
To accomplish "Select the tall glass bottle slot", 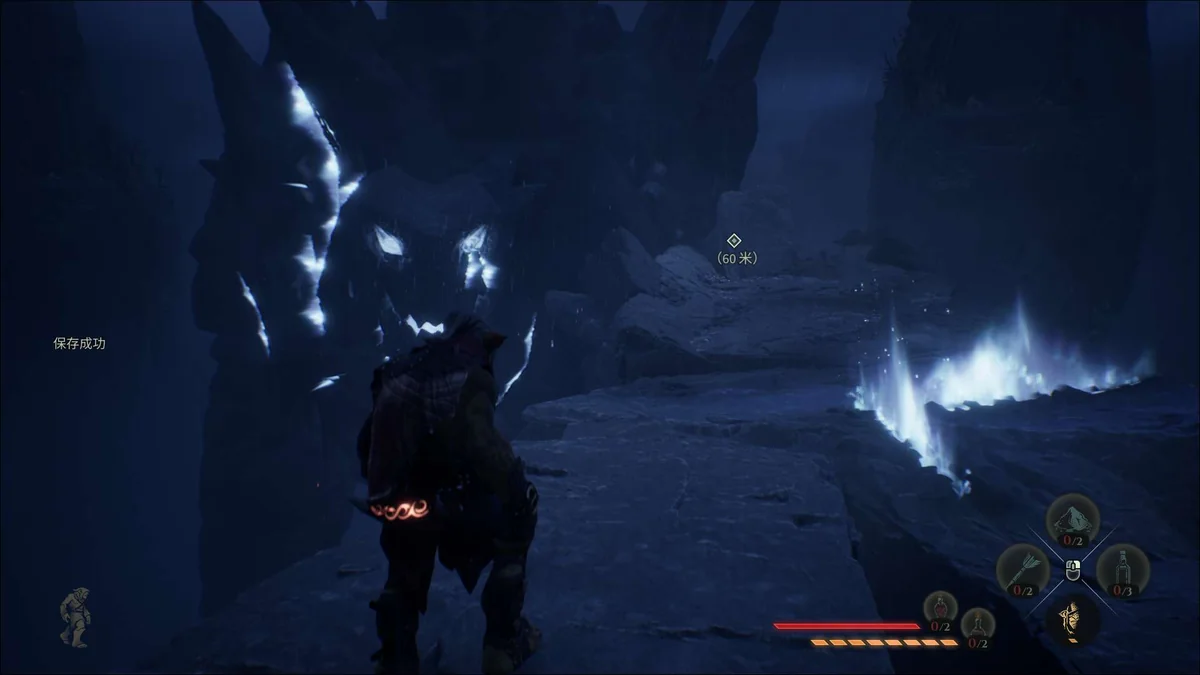I will pos(1122,569).
